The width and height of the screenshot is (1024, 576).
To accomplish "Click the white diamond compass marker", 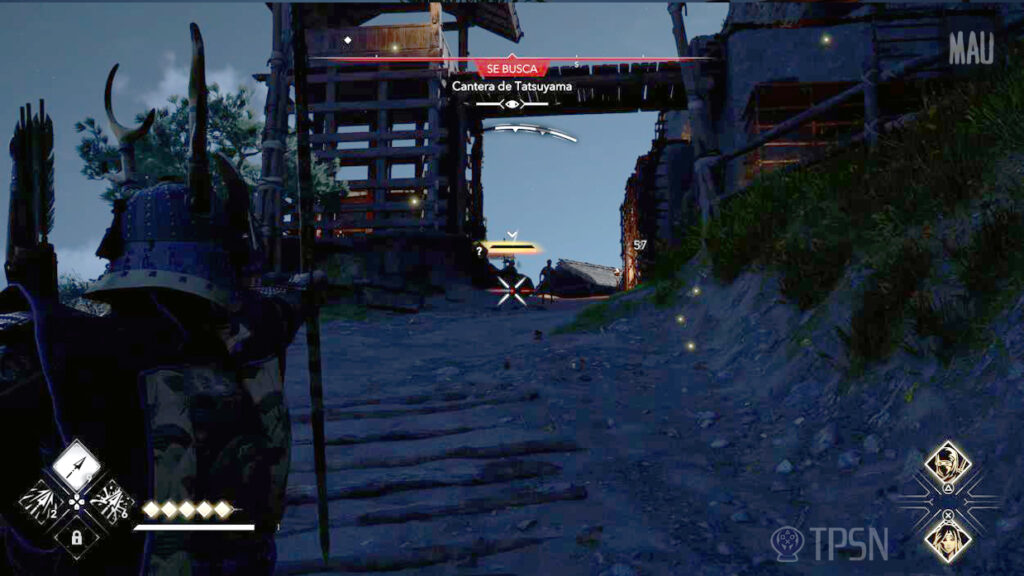I will (347, 40).
